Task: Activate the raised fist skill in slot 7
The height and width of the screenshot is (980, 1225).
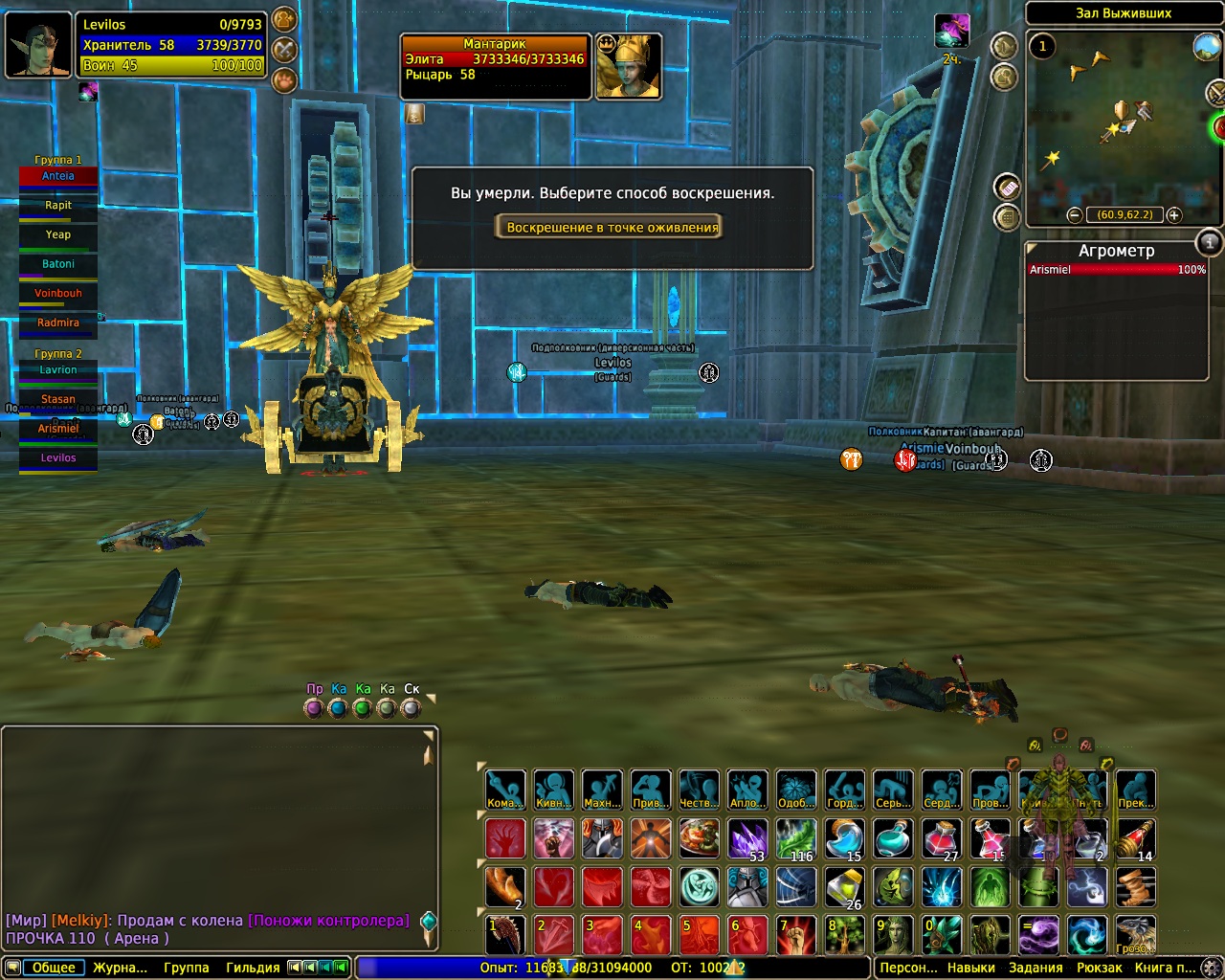Action: click(796, 935)
